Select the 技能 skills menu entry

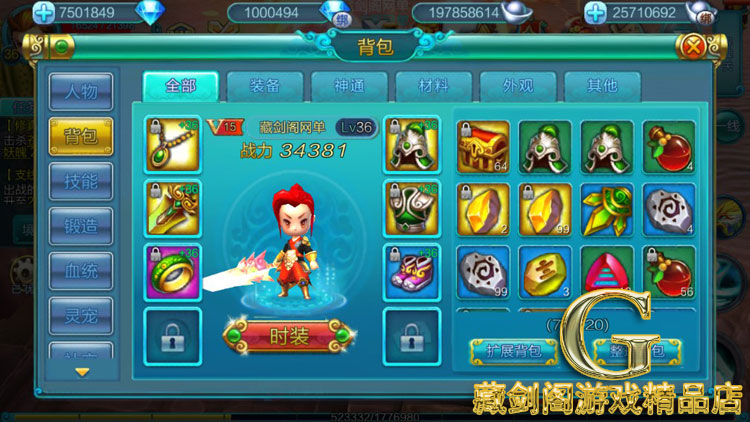(81, 181)
